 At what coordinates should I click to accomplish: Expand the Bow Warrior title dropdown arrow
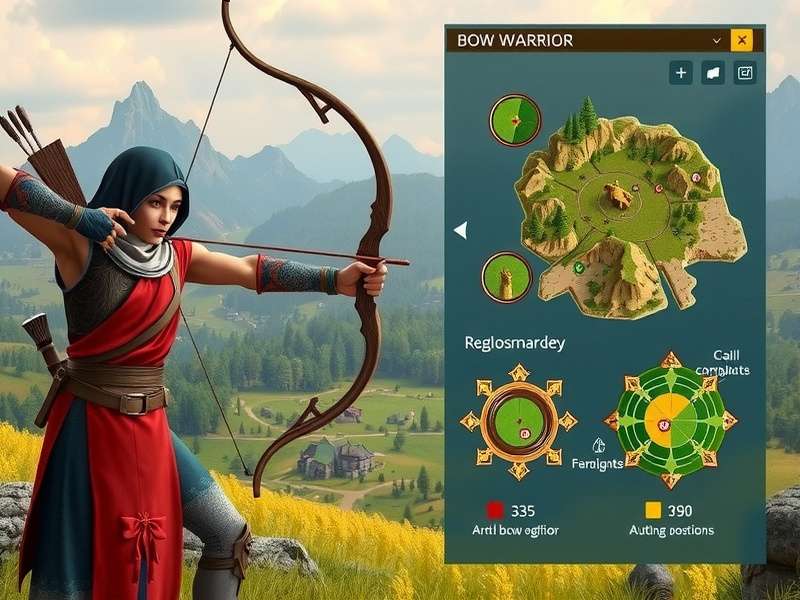pyautogui.click(x=716, y=40)
